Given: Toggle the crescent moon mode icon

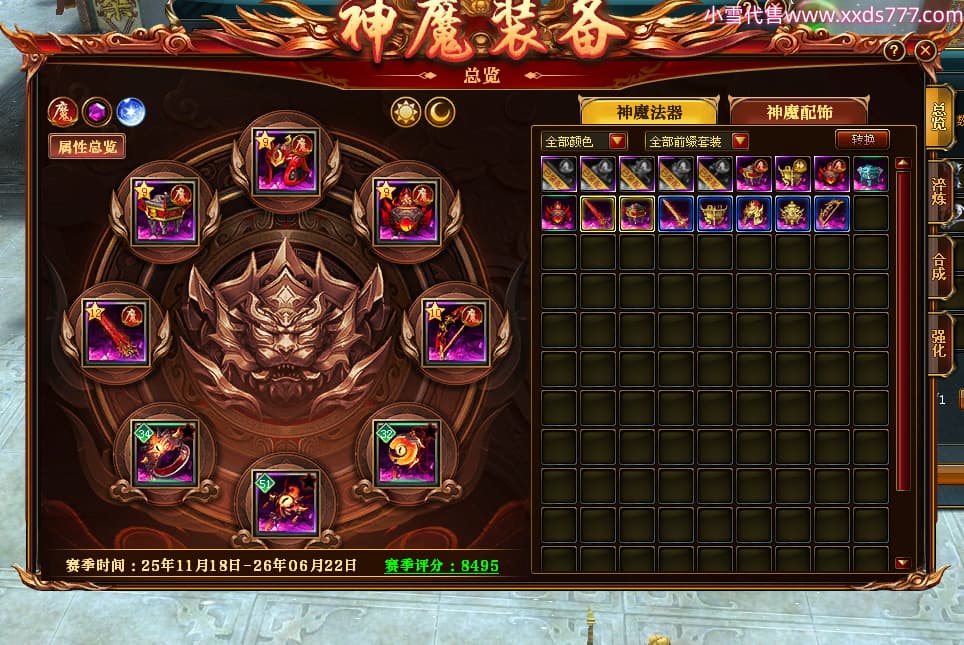Looking at the screenshot, I should point(440,112).
